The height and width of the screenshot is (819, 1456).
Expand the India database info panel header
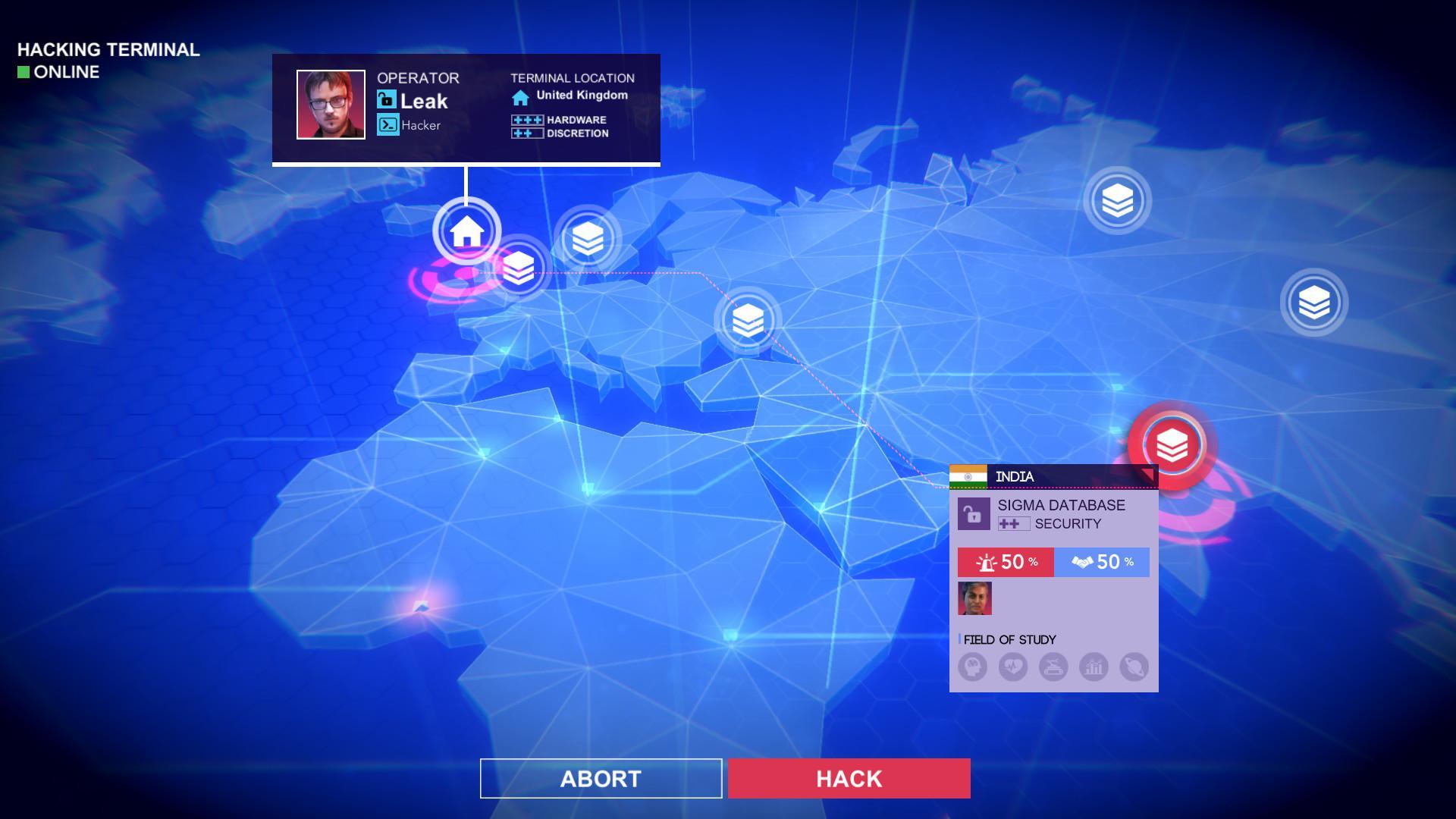click(x=1054, y=476)
